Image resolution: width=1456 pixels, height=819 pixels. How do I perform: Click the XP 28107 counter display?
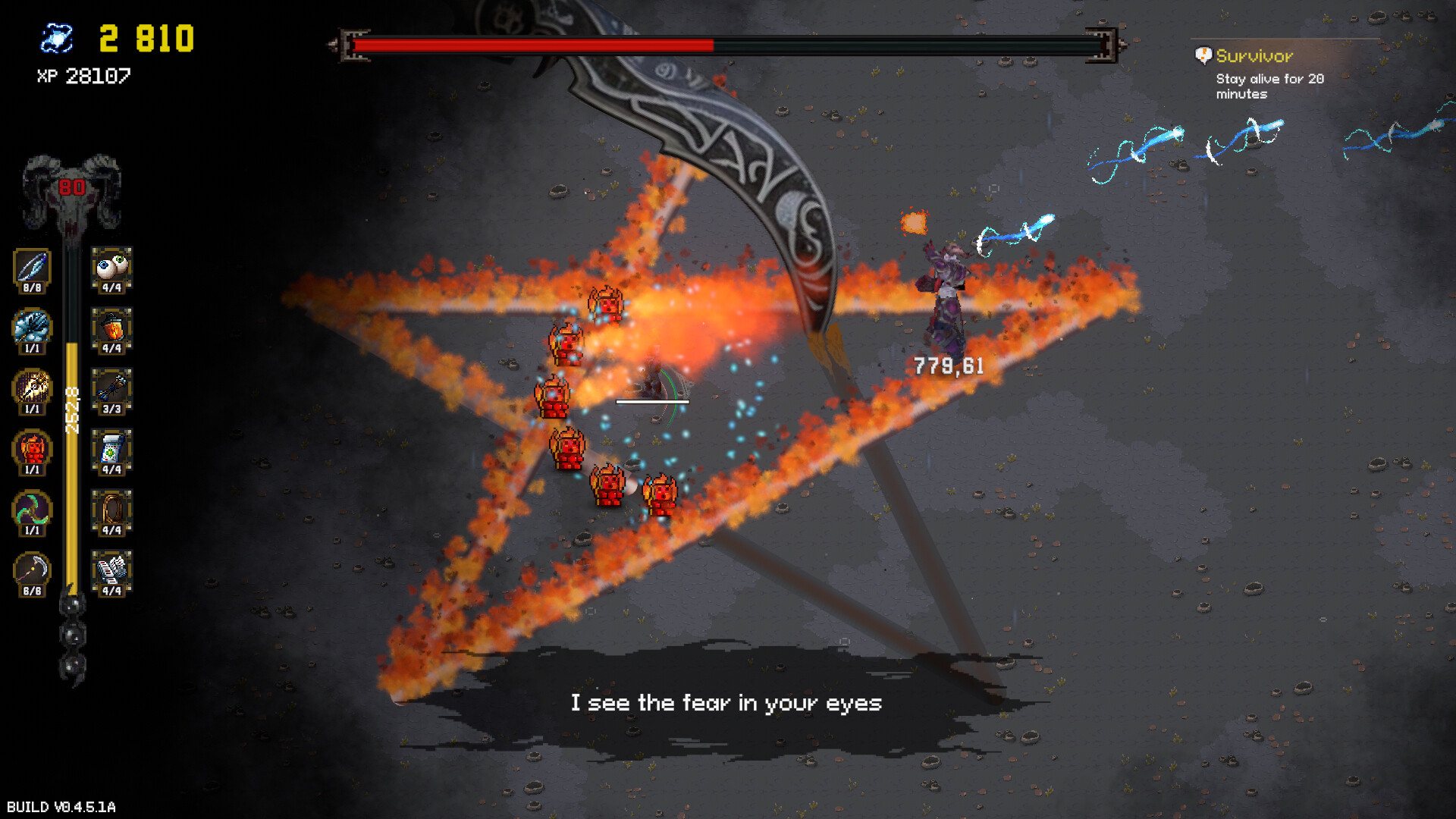(x=83, y=76)
